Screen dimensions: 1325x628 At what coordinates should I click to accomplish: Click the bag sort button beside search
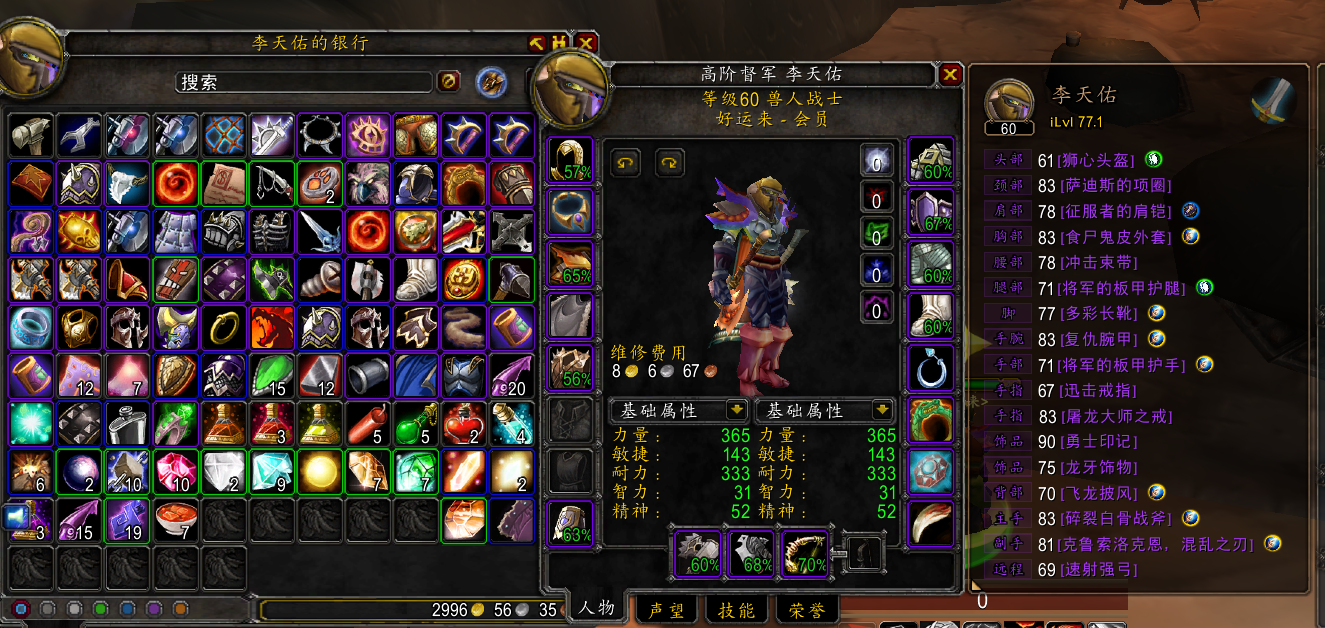[x=490, y=82]
